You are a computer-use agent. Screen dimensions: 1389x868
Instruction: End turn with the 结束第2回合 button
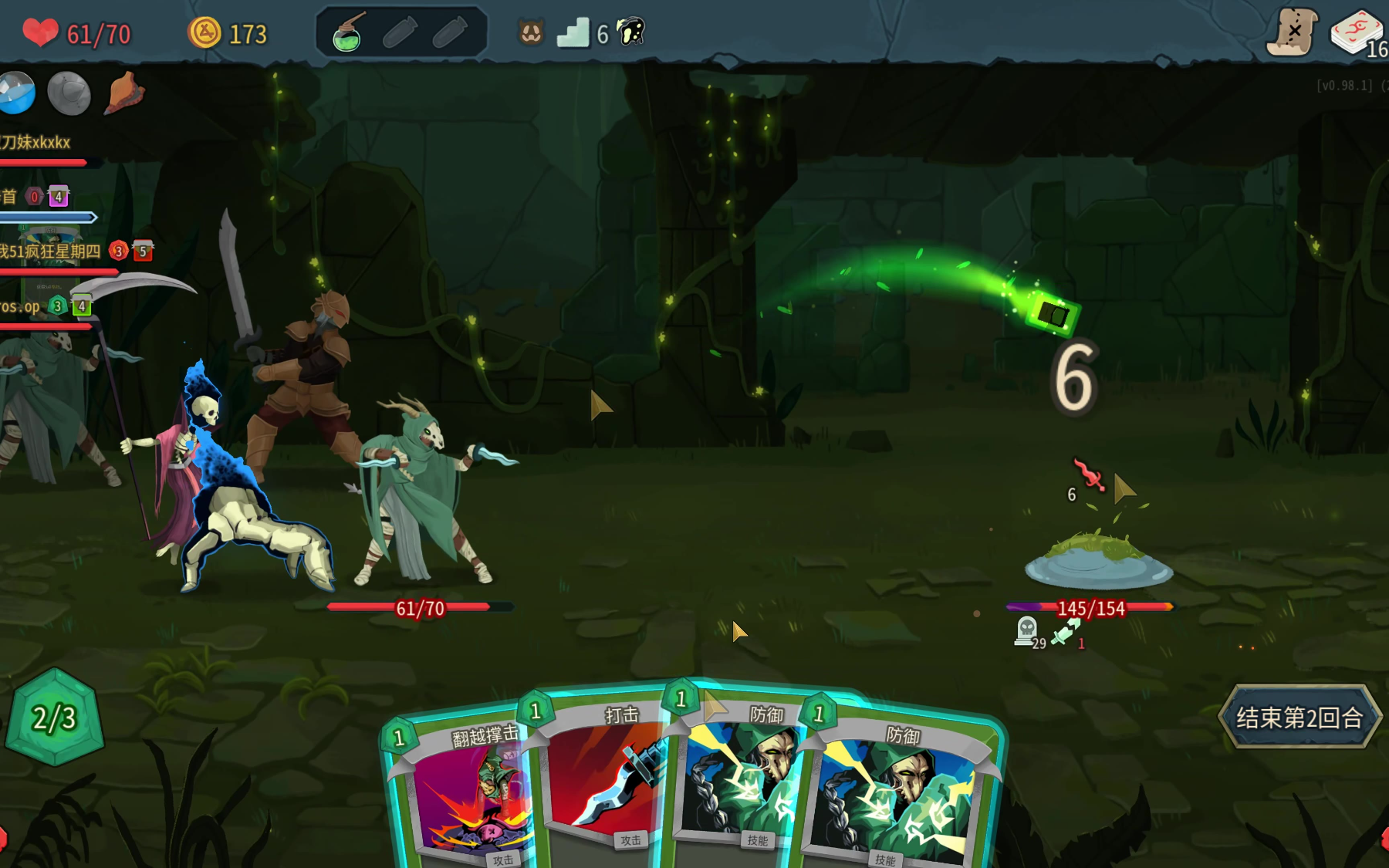tap(1299, 718)
